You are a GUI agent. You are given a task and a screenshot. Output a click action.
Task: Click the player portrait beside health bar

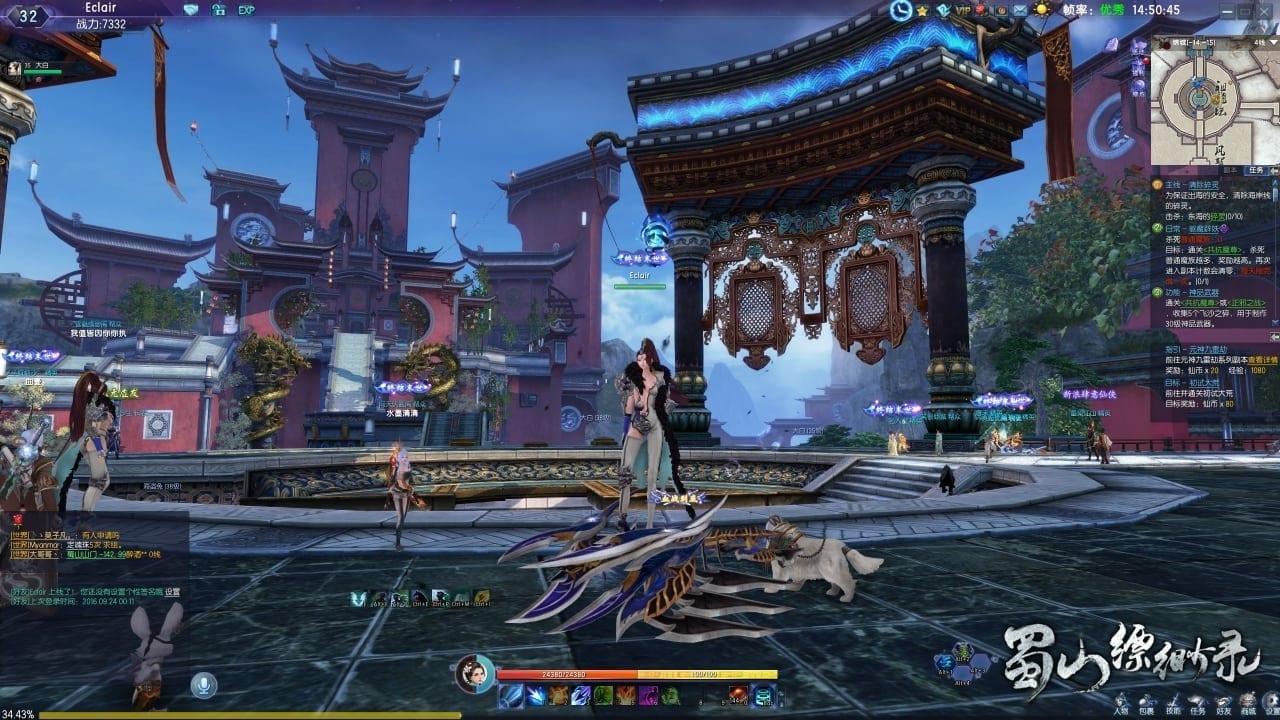click(x=474, y=674)
